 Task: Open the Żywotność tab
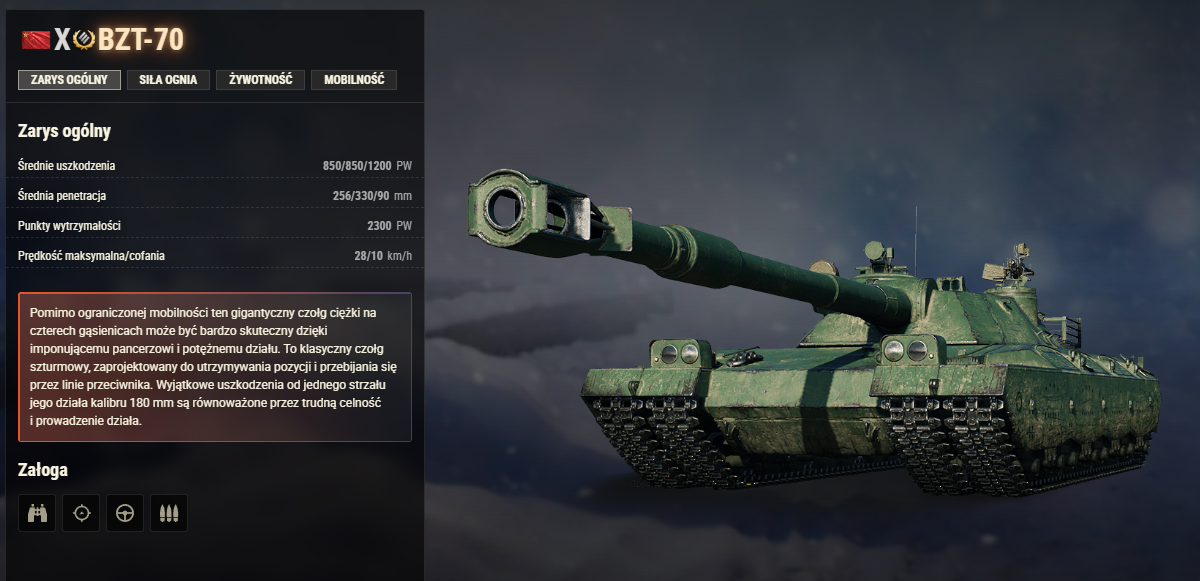(260, 80)
